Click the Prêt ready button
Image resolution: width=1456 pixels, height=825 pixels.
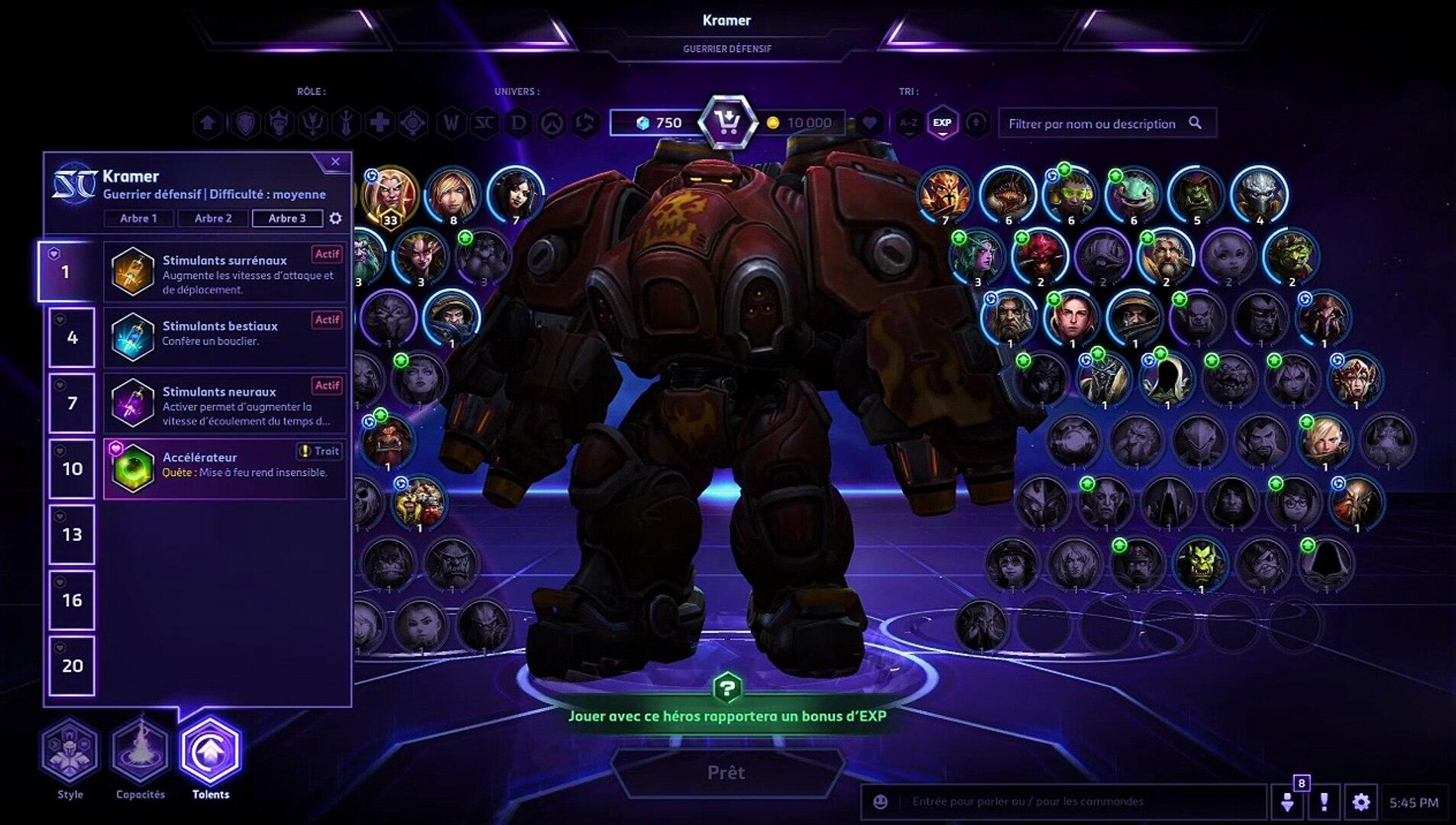pyautogui.click(x=726, y=772)
